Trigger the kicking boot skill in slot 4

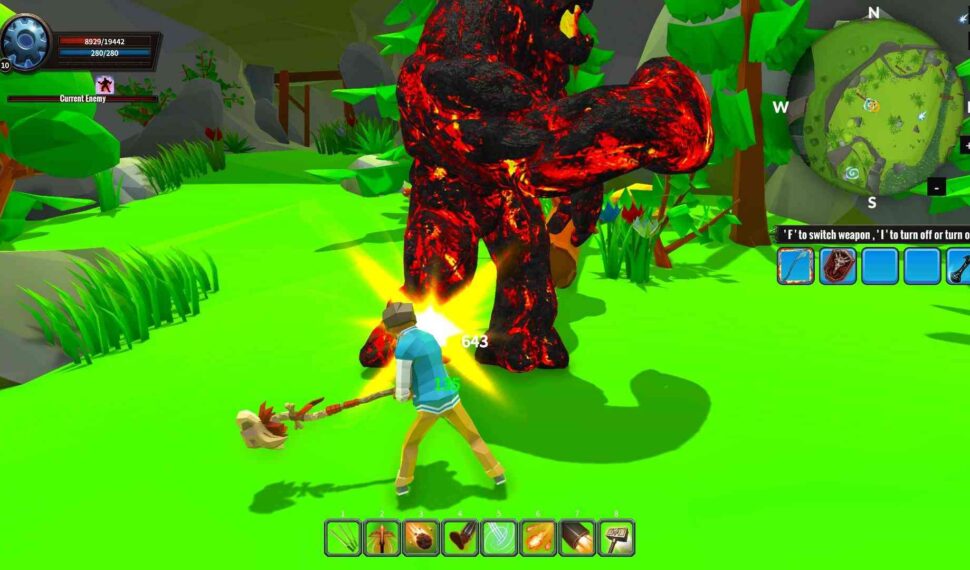pos(460,538)
